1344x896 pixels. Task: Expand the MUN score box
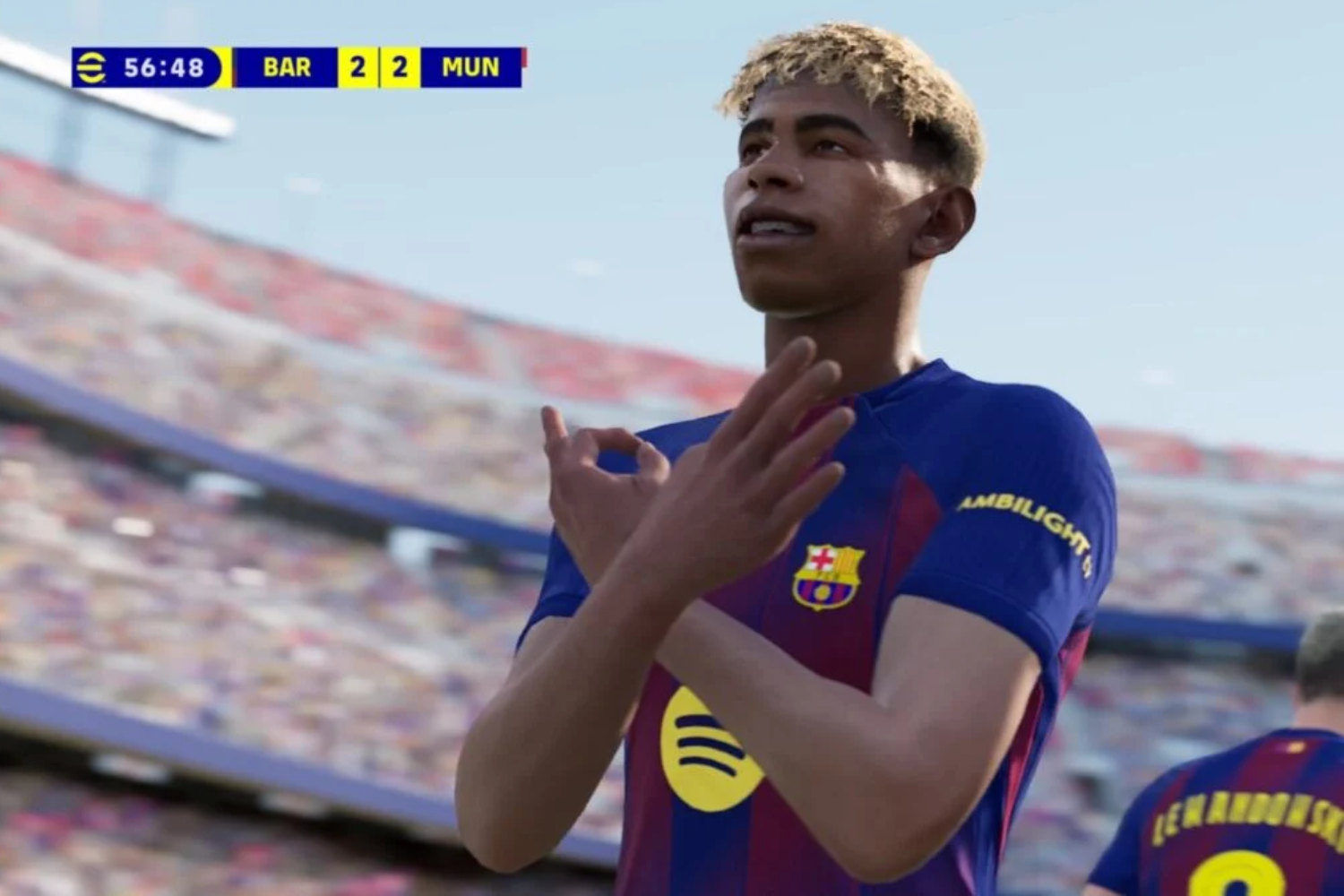(401, 66)
